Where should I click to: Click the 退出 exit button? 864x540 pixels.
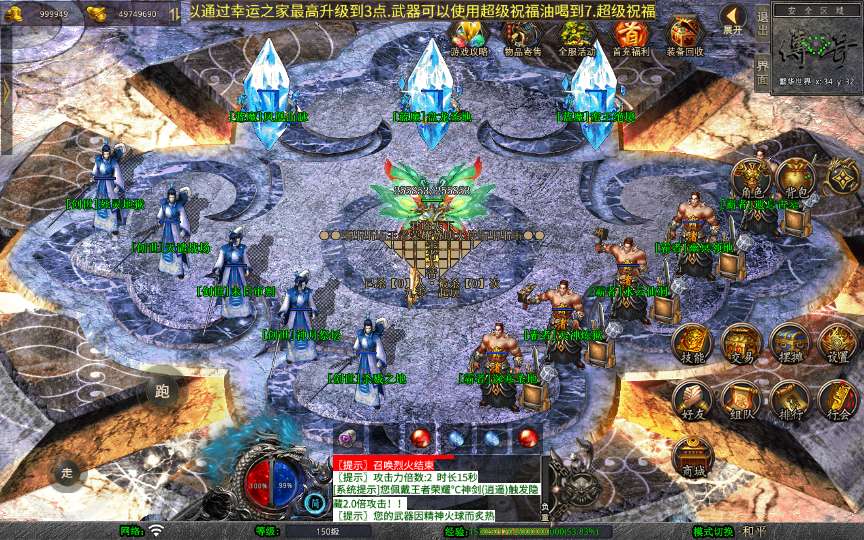point(762,20)
